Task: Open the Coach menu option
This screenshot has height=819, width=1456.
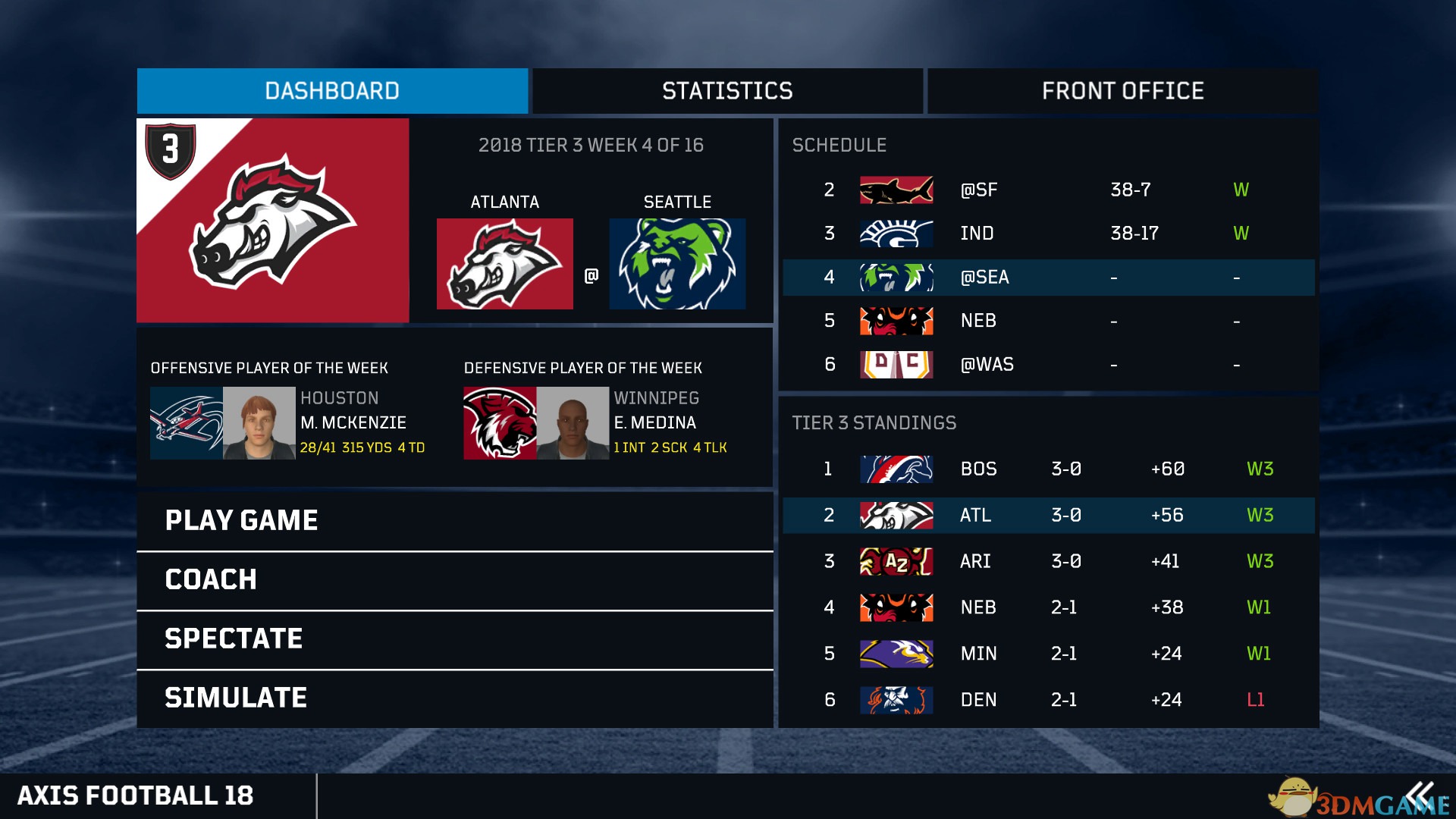Action: pos(455,579)
